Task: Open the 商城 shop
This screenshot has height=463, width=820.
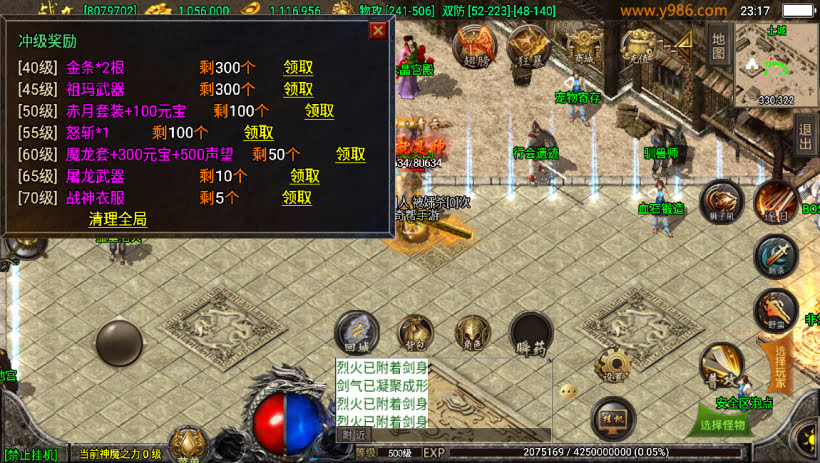Action: tap(583, 45)
